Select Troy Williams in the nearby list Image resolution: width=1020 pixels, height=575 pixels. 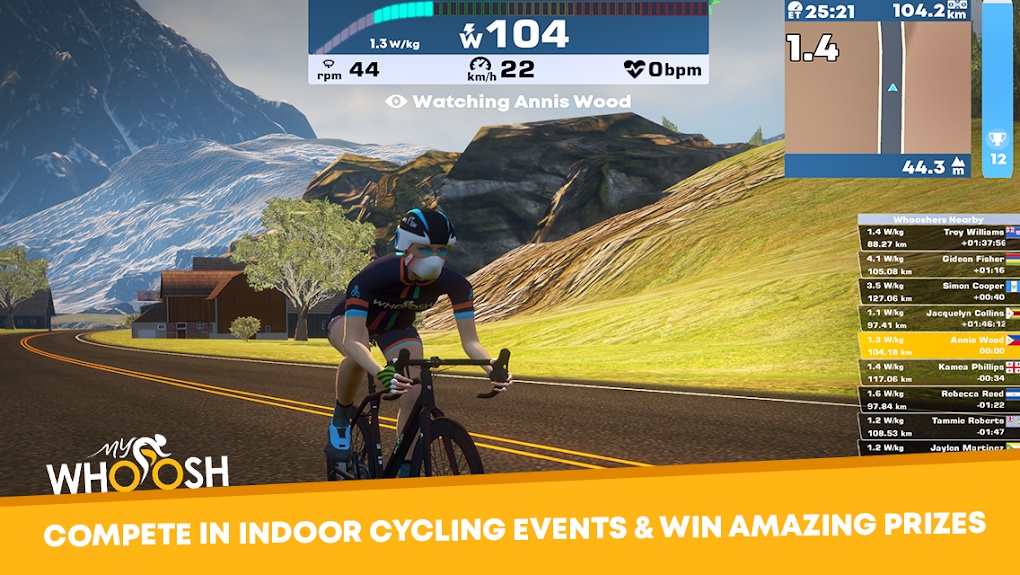(938, 237)
